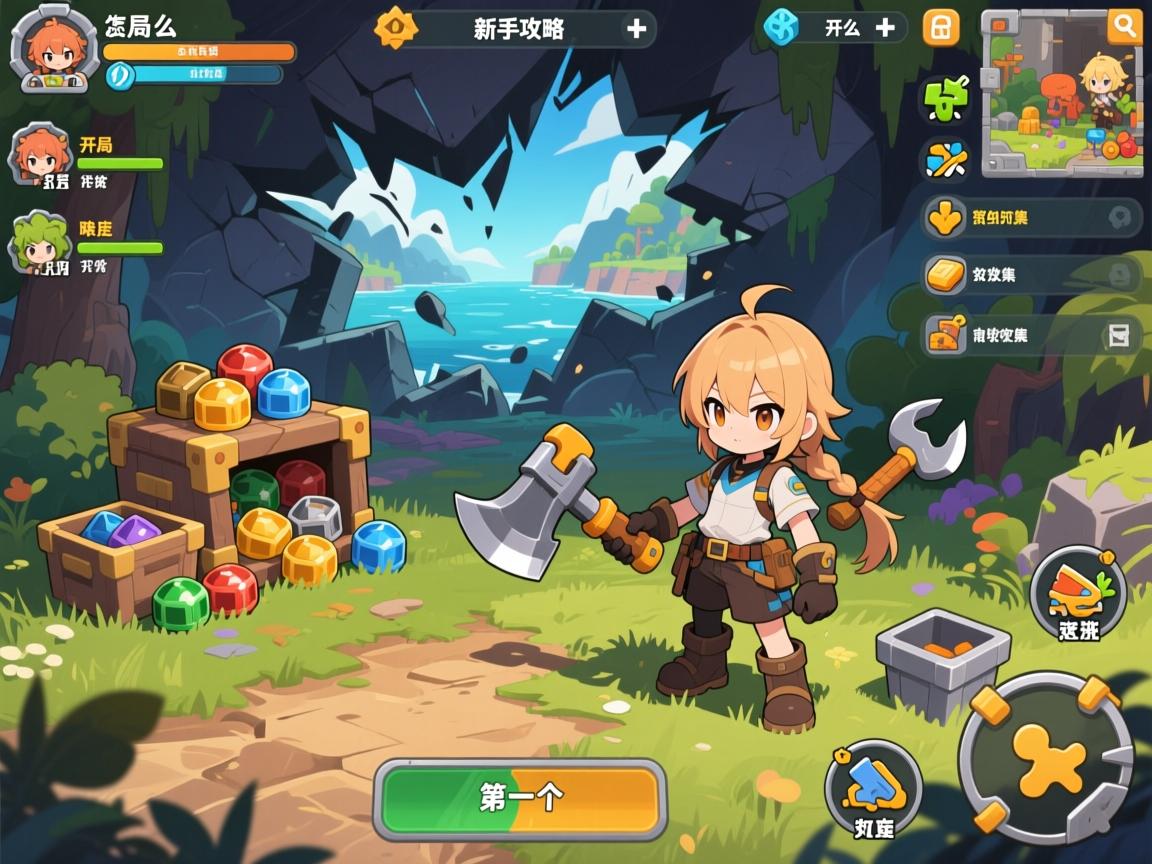1152x864 pixels.
Task: Select the 开局 party member portrait
Action: point(41,156)
